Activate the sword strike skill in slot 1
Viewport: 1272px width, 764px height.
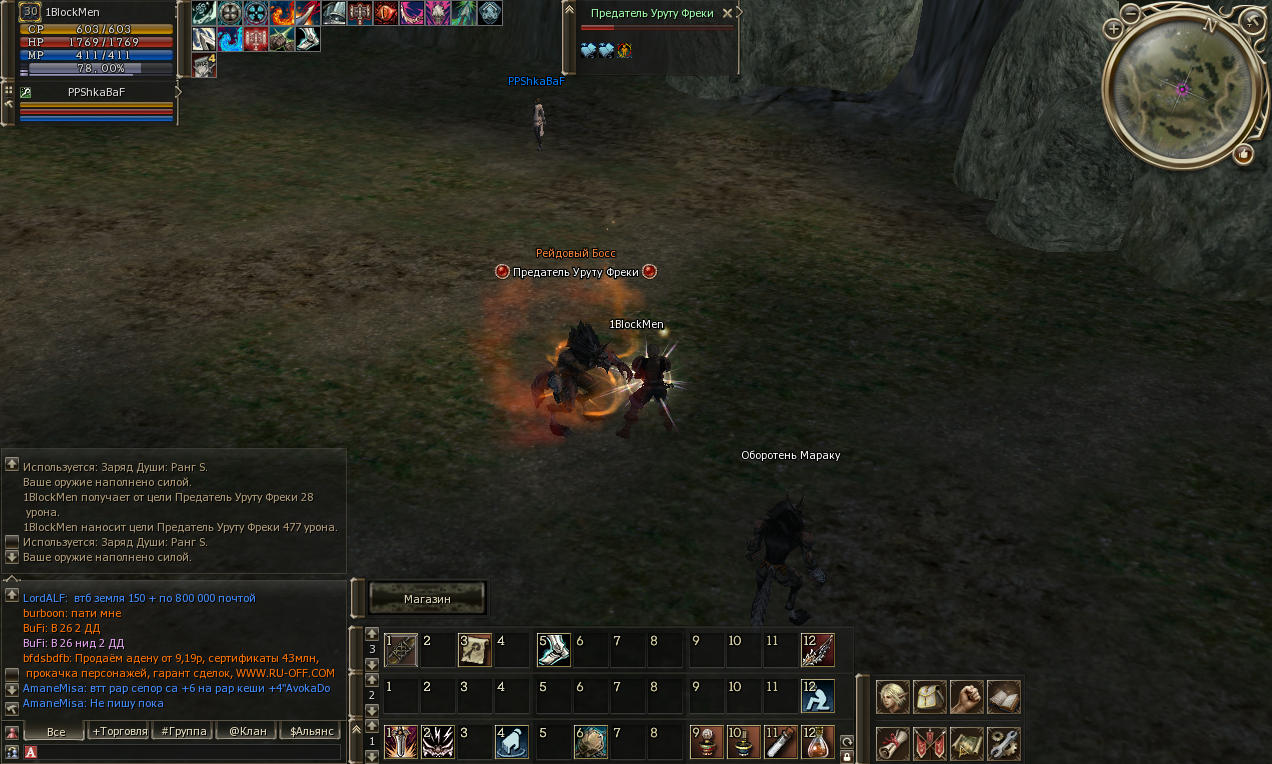click(x=400, y=742)
